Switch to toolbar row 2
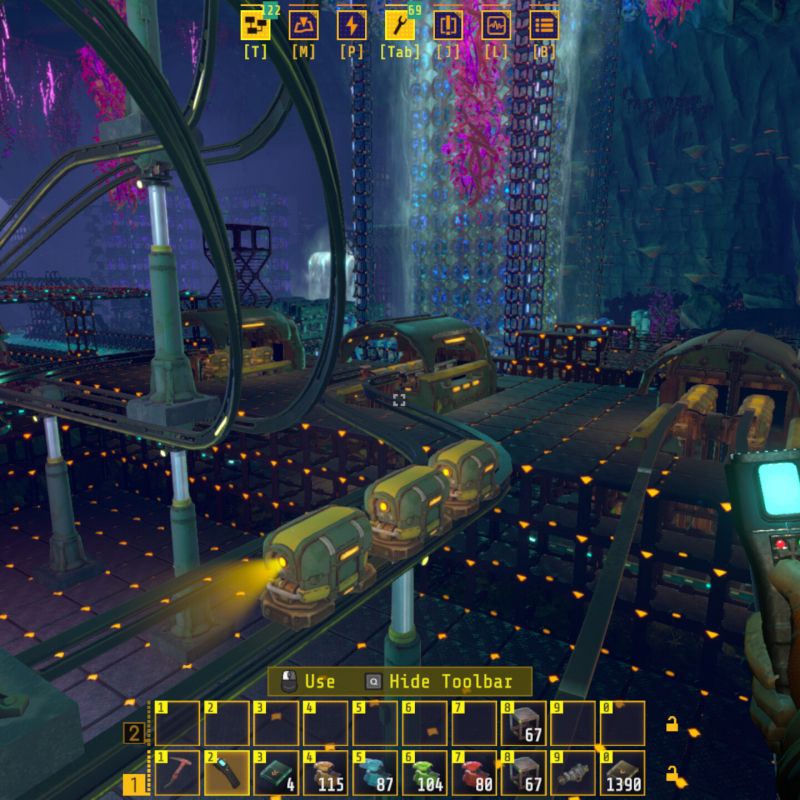Screen dimensions: 800x800 click(x=132, y=734)
